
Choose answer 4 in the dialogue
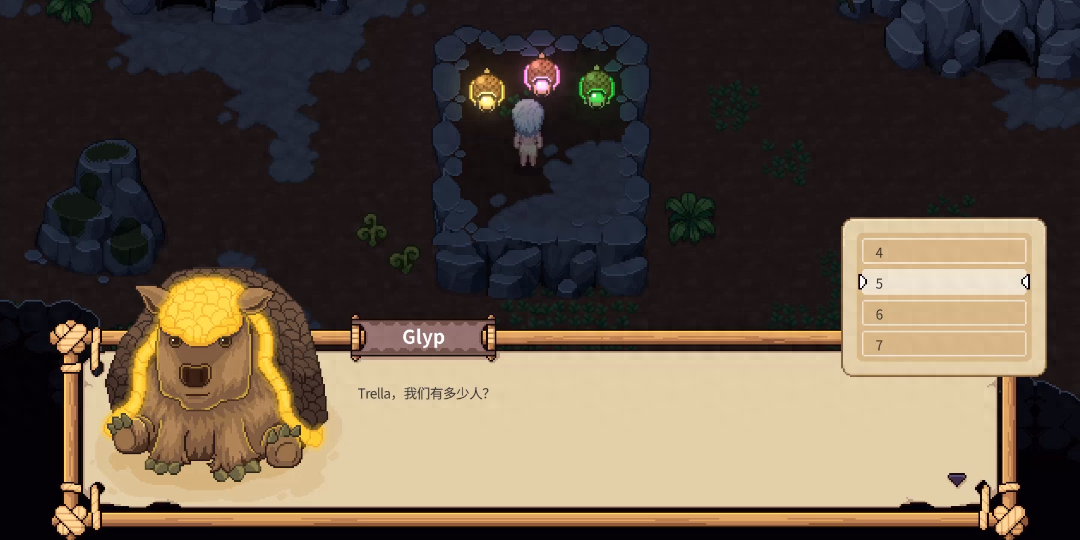[x=944, y=252]
